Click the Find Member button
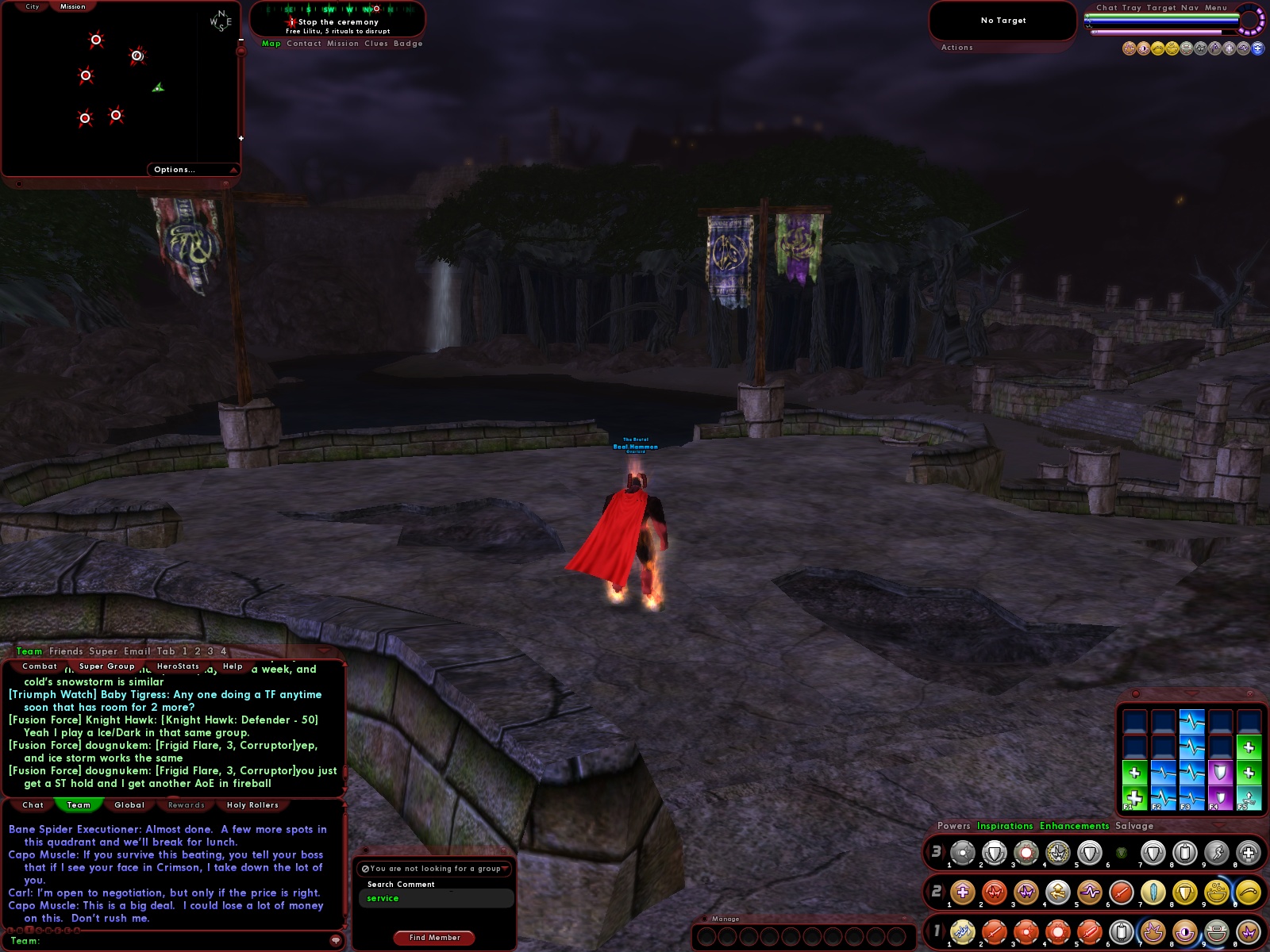The width and height of the screenshot is (1270, 952). point(434,937)
